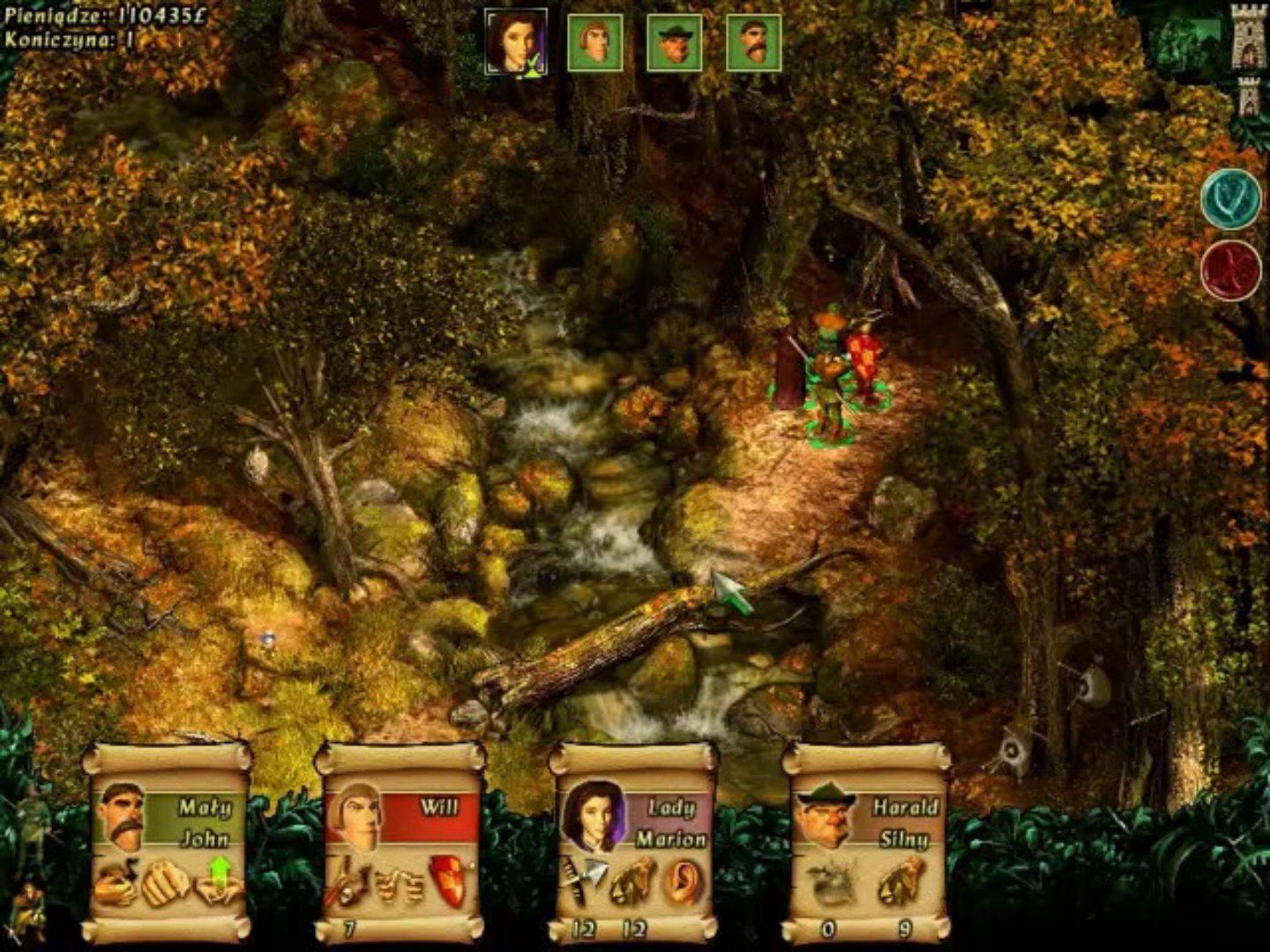Activate the teal round rune button
The width and height of the screenshot is (1270, 952).
[1231, 200]
